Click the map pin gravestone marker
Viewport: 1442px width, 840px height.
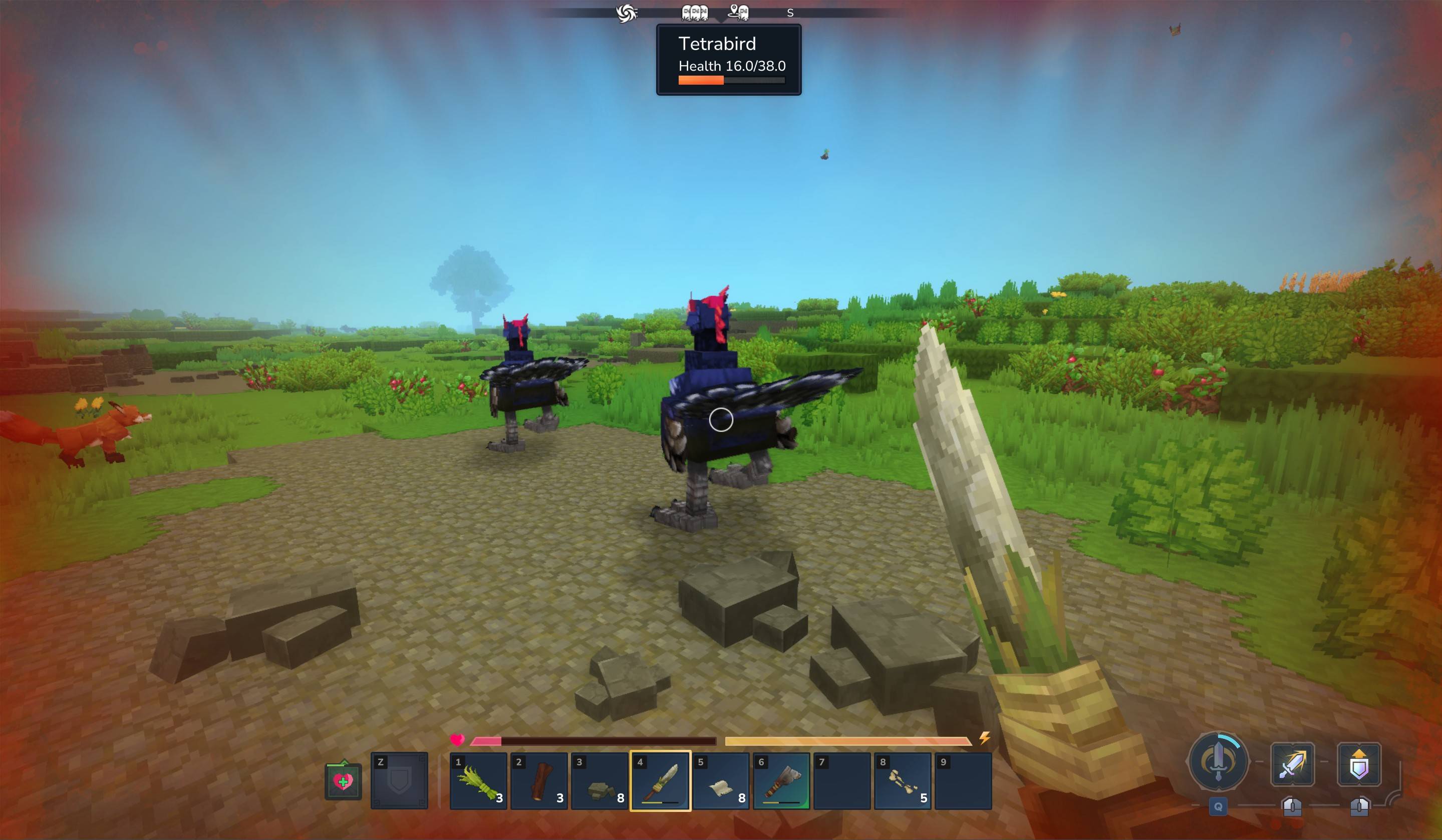click(x=738, y=12)
